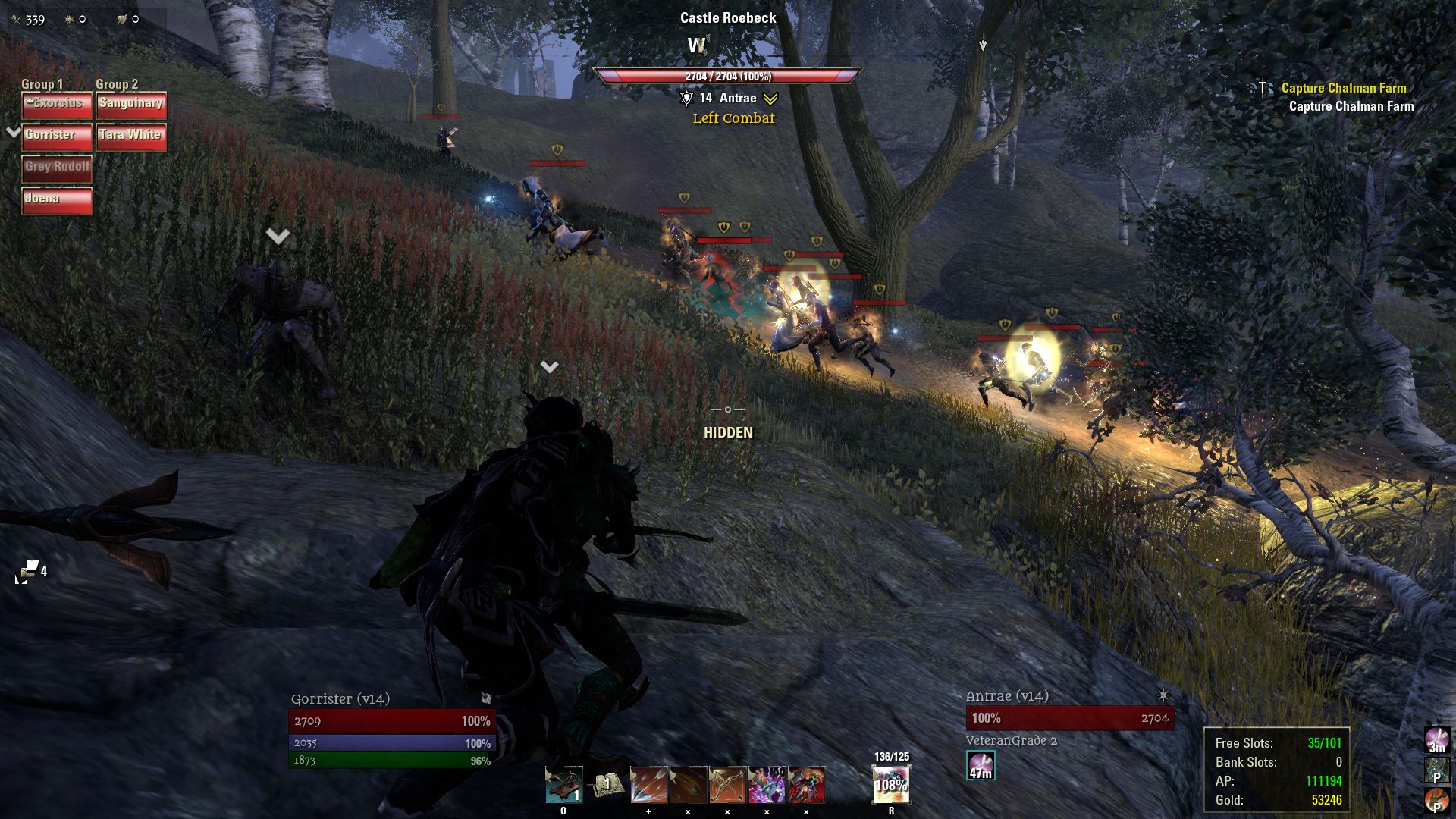Select Gorrister's group frame

[57, 136]
